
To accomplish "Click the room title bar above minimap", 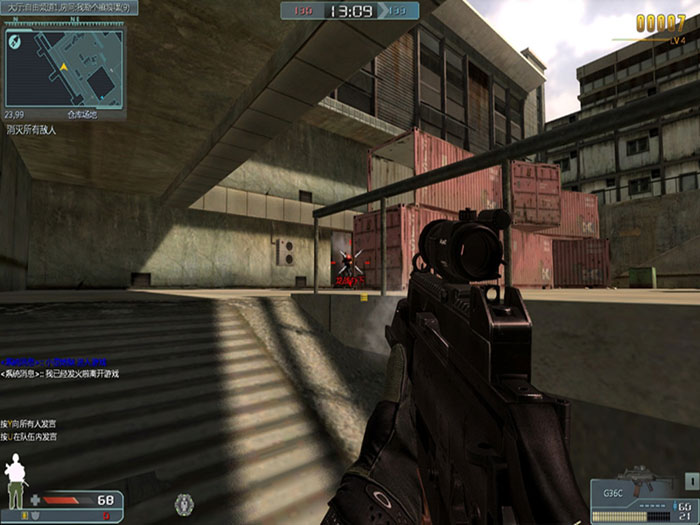I will point(69,8).
